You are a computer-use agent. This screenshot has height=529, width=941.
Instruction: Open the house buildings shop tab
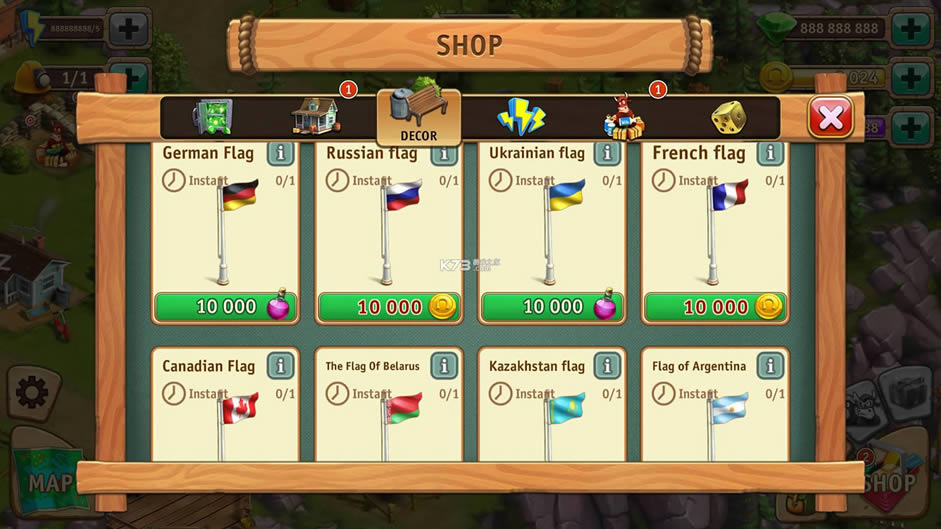[x=315, y=117]
